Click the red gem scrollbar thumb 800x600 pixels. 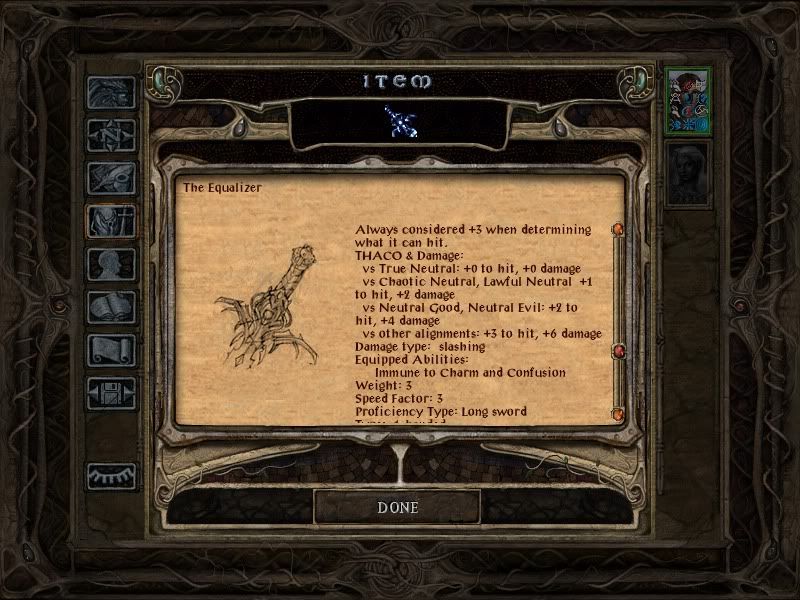pyautogui.click(x=618, y=351)
